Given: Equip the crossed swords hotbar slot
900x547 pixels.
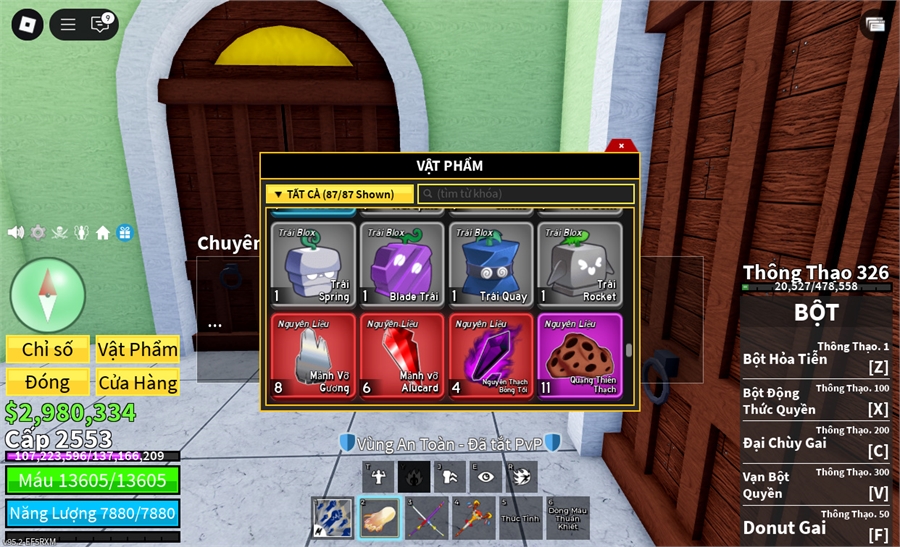Looking at the screenshot, I should 427,517.
